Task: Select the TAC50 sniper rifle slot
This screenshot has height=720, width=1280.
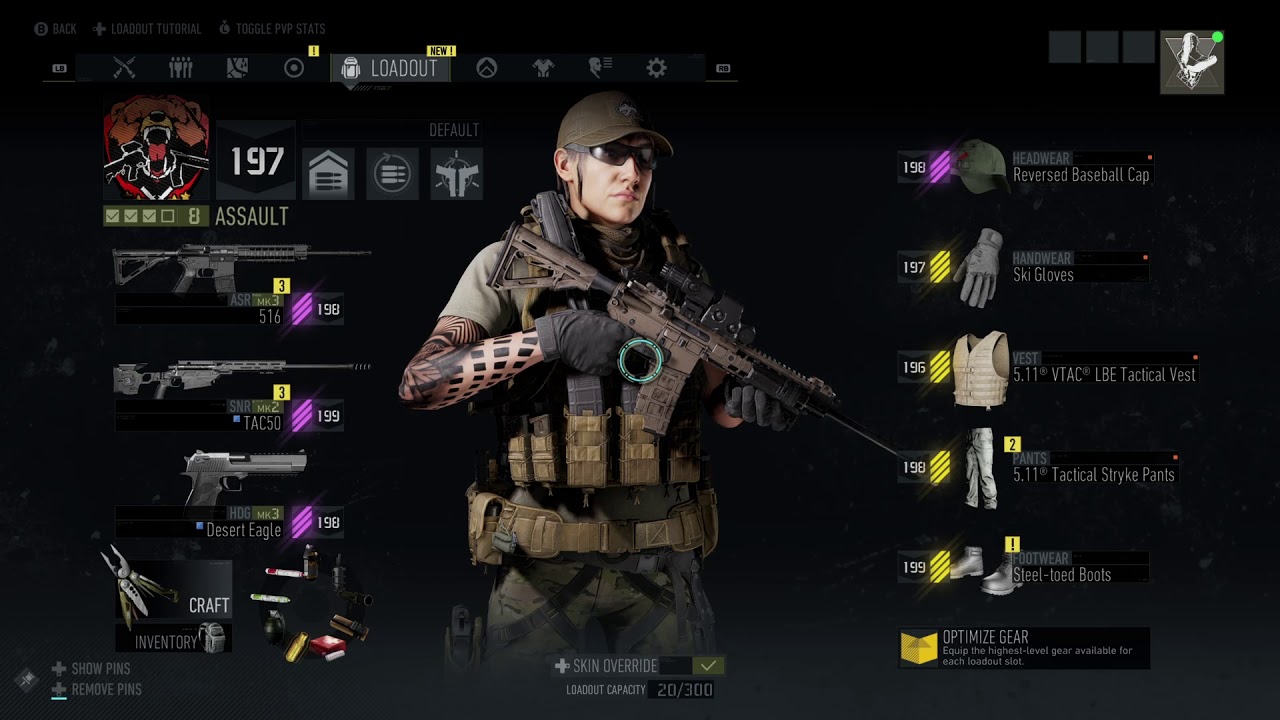Action: [x=240, y=393]
